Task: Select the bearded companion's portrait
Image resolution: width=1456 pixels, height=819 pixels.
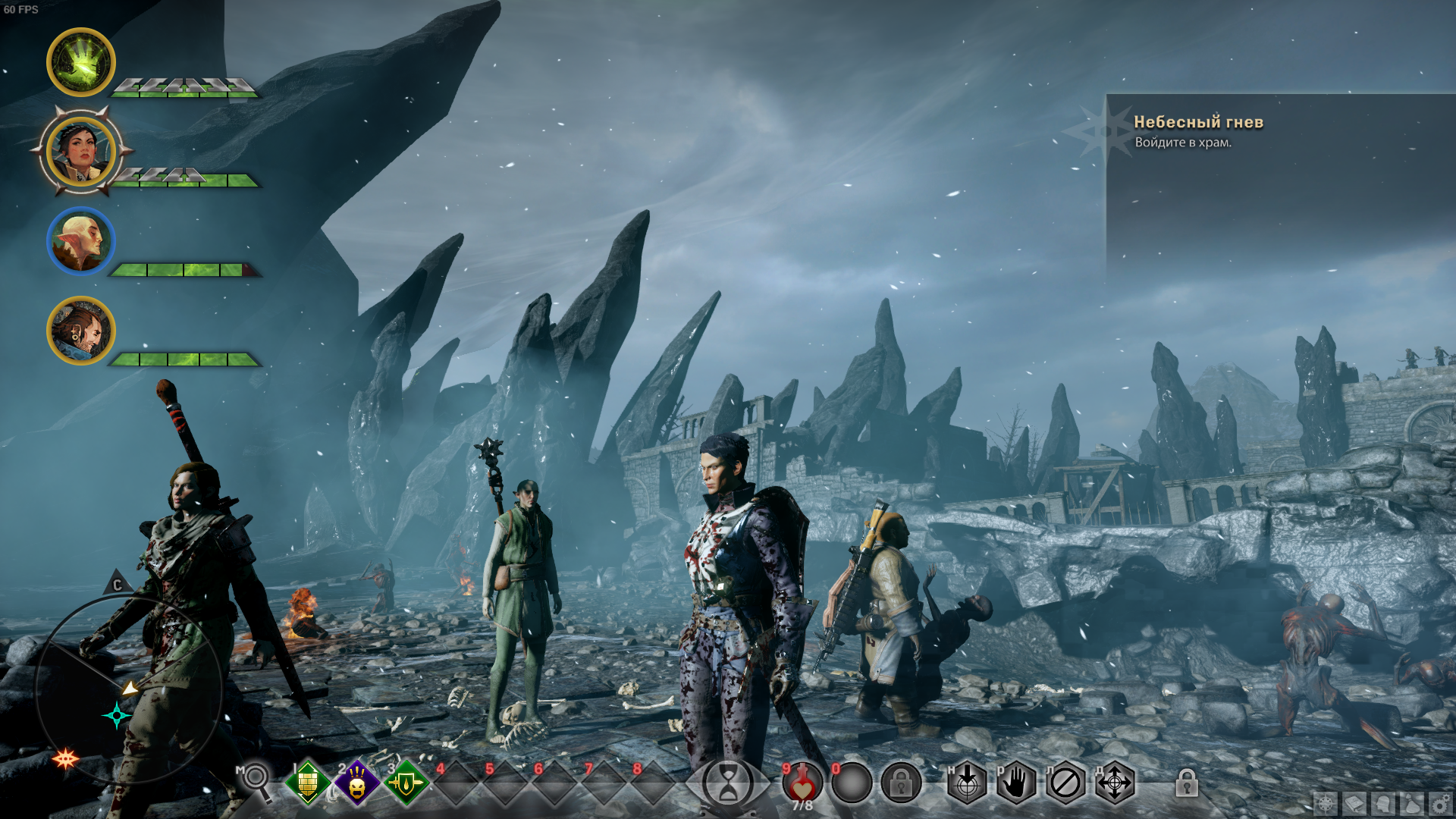Action: (x=80, y=331)
